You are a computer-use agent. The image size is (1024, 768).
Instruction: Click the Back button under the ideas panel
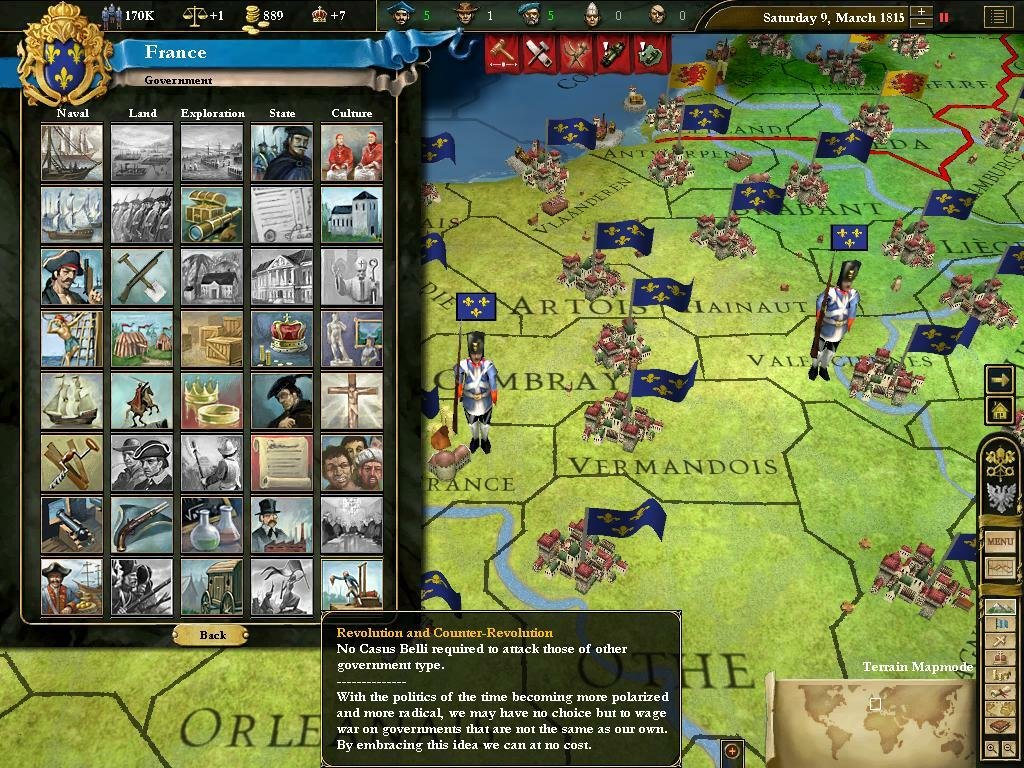pos(213,635)
